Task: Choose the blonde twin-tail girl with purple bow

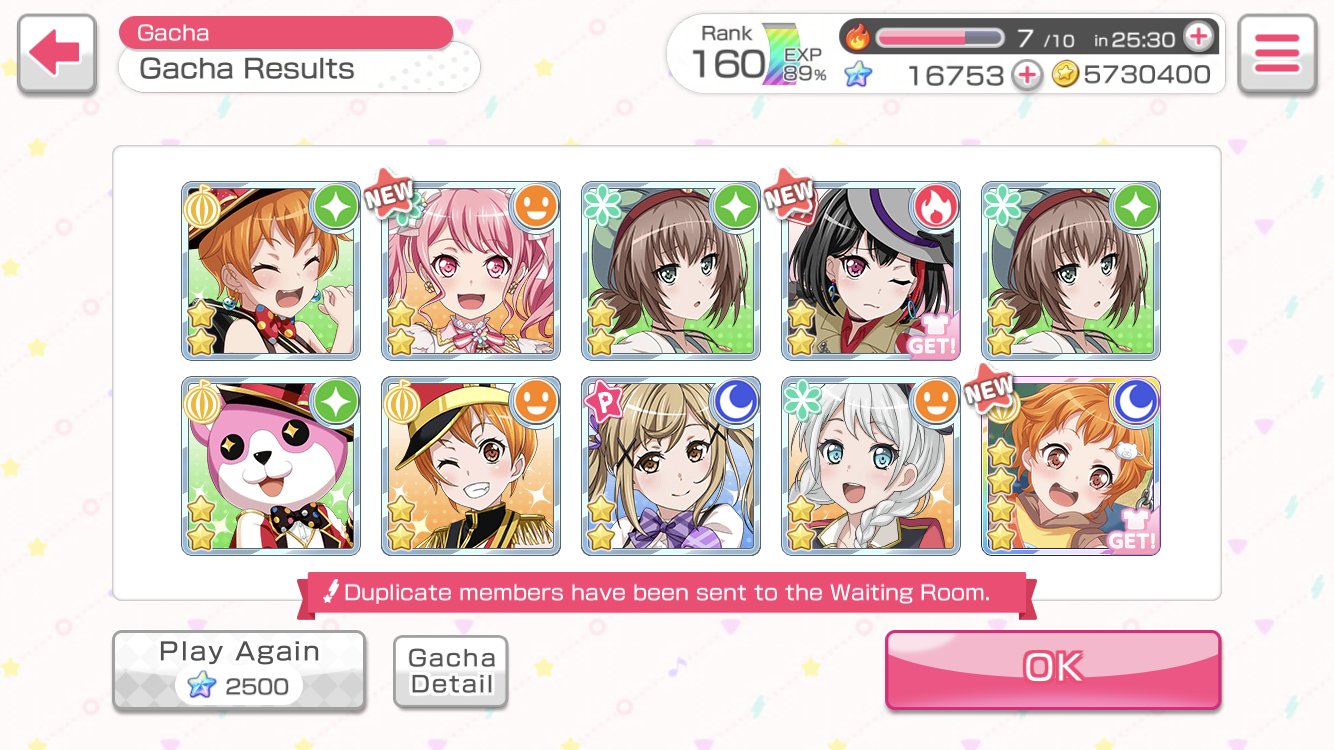Action: click(x=670, y=465)
